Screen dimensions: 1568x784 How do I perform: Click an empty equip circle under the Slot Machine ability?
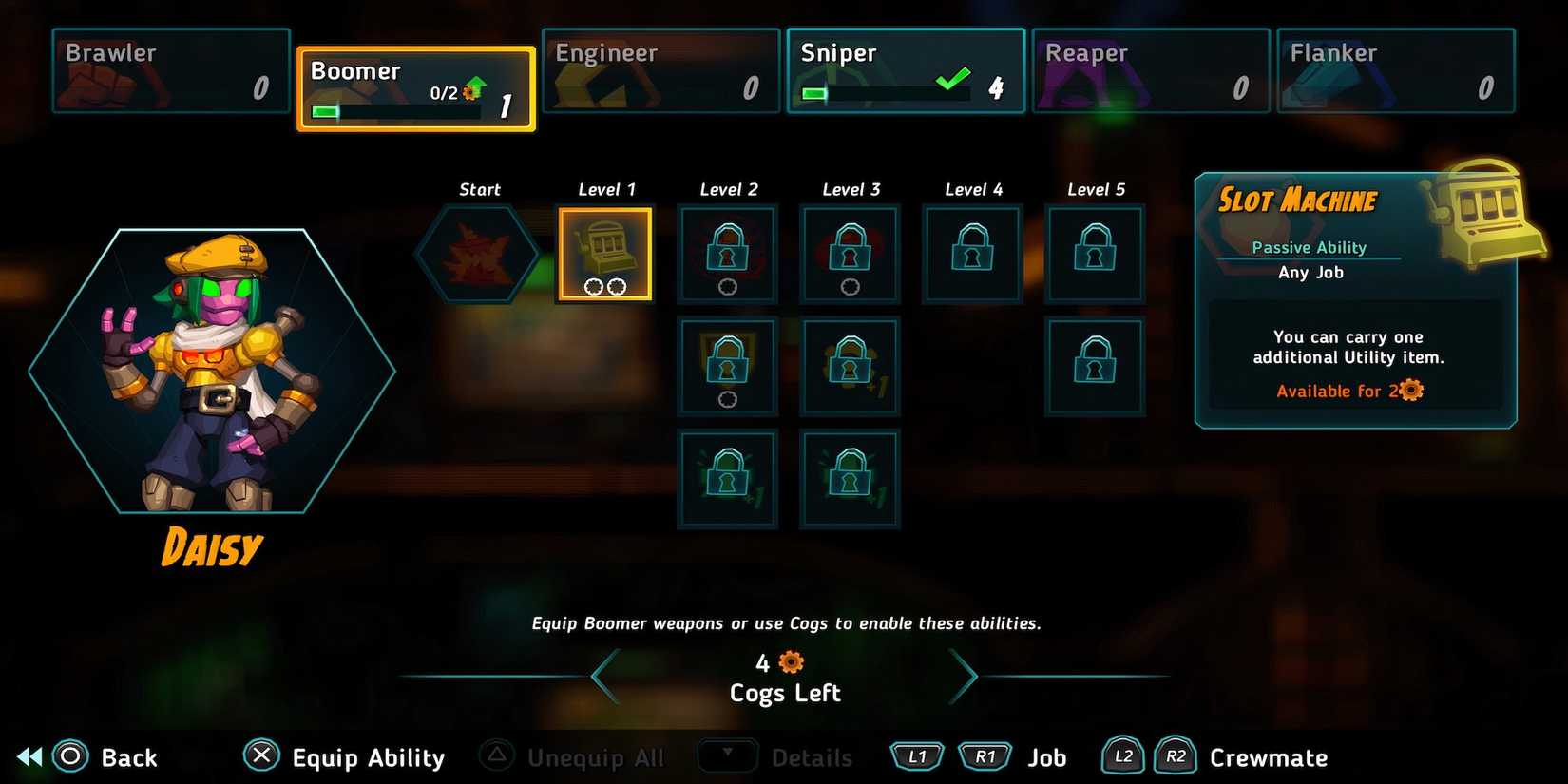point(592,286)
